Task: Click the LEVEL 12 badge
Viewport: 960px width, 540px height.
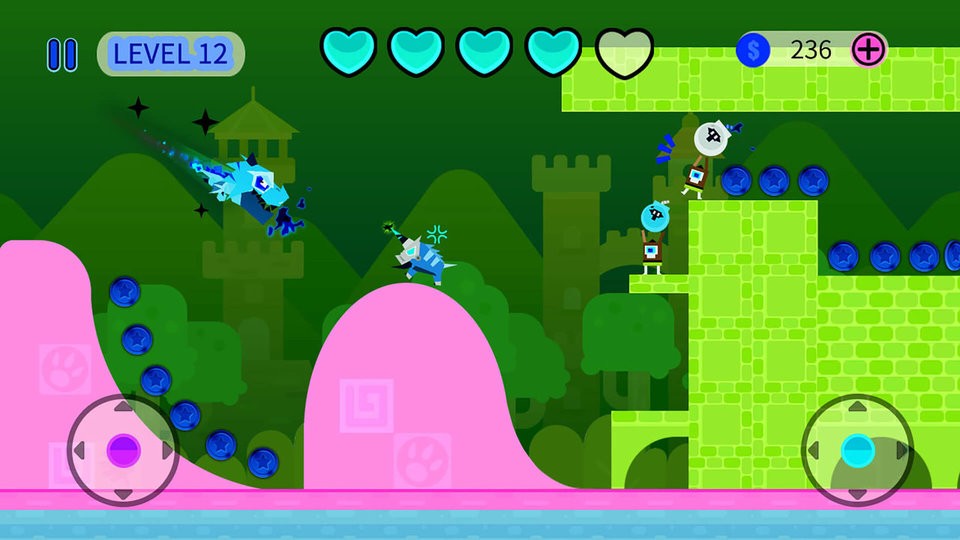Action: click(170, 54)
